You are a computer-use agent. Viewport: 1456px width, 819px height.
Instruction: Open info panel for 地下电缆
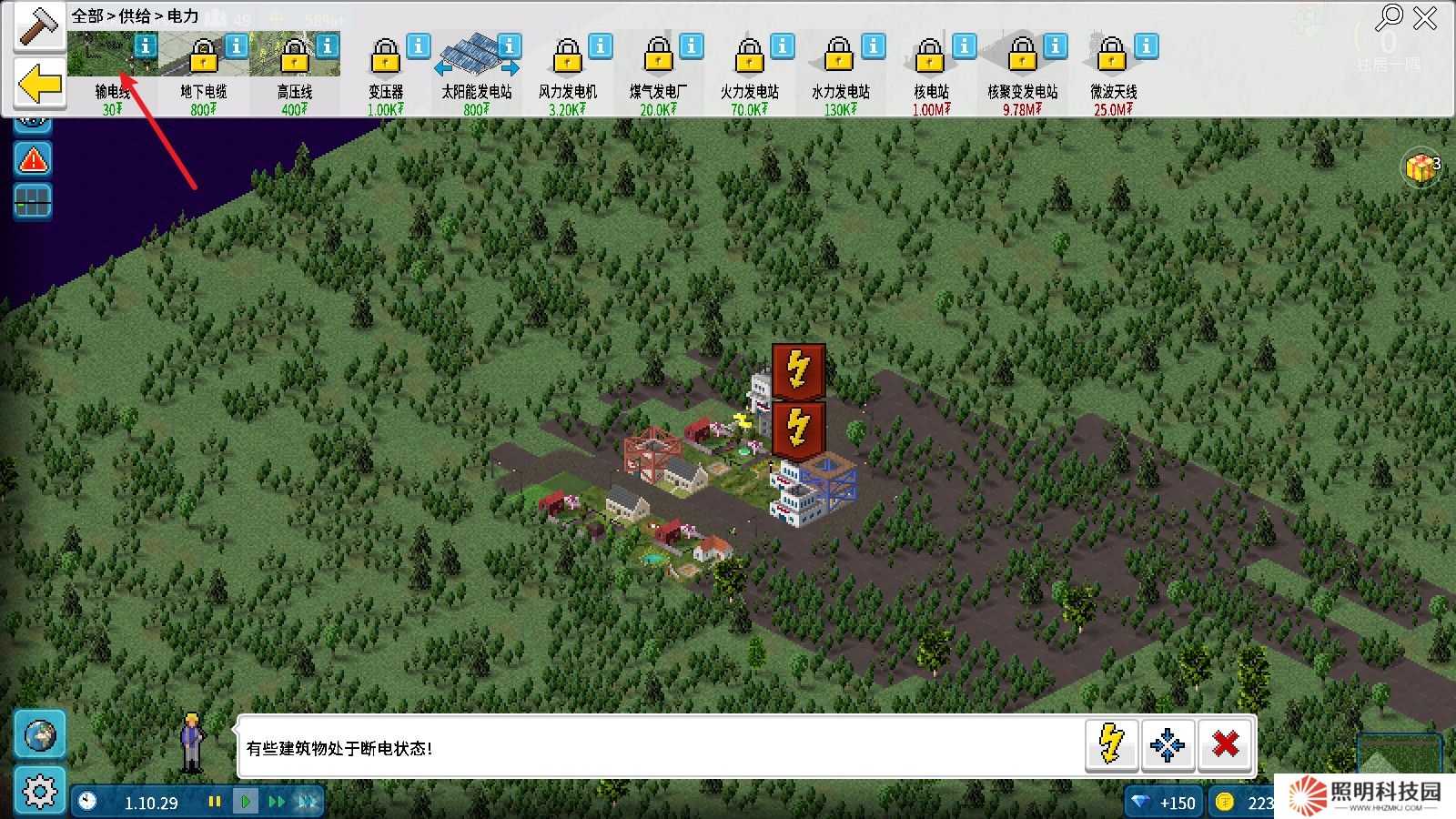(234, 44)
